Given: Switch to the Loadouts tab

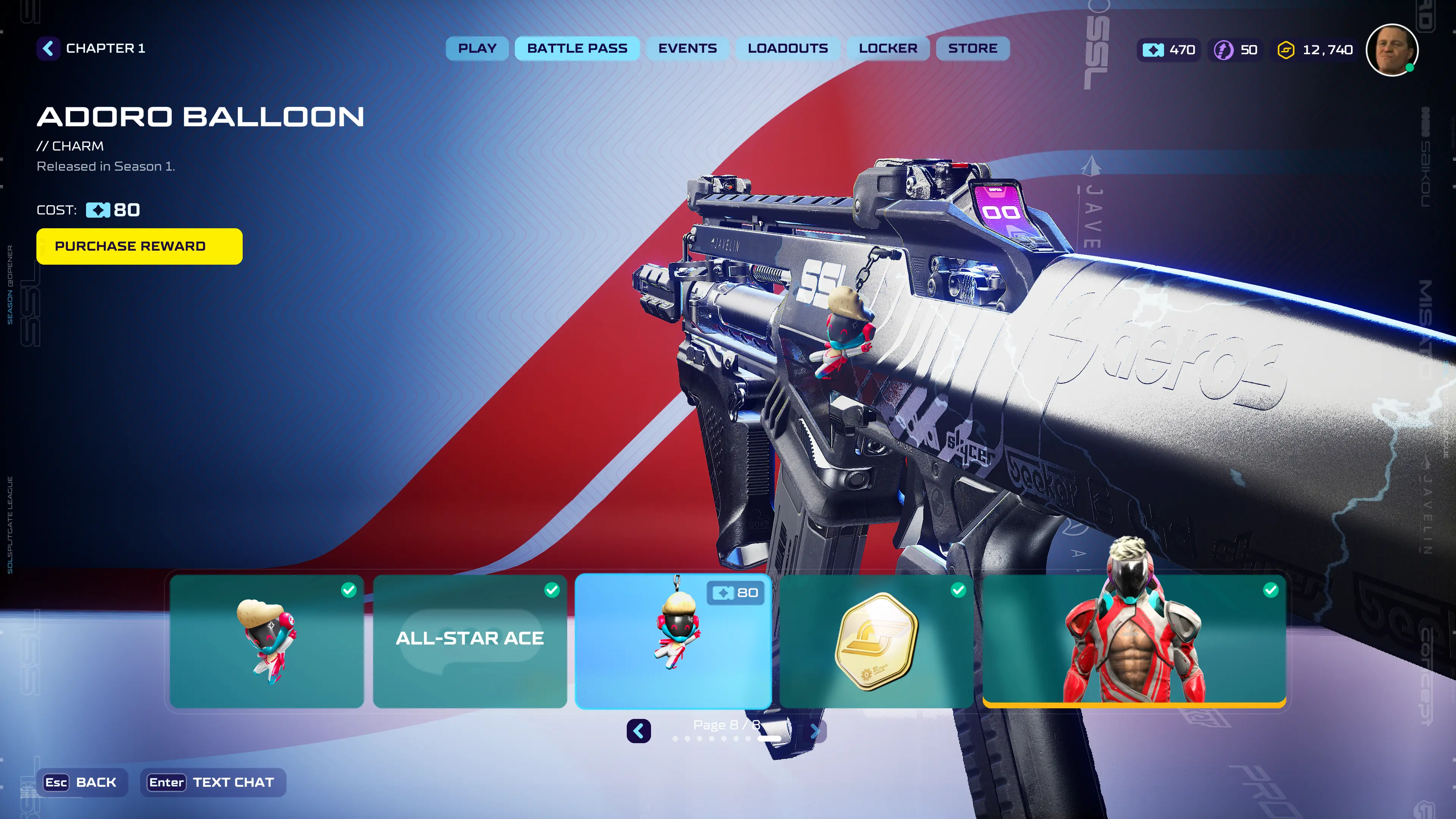Looking at the screenshot, I should [x=788, y=49].
